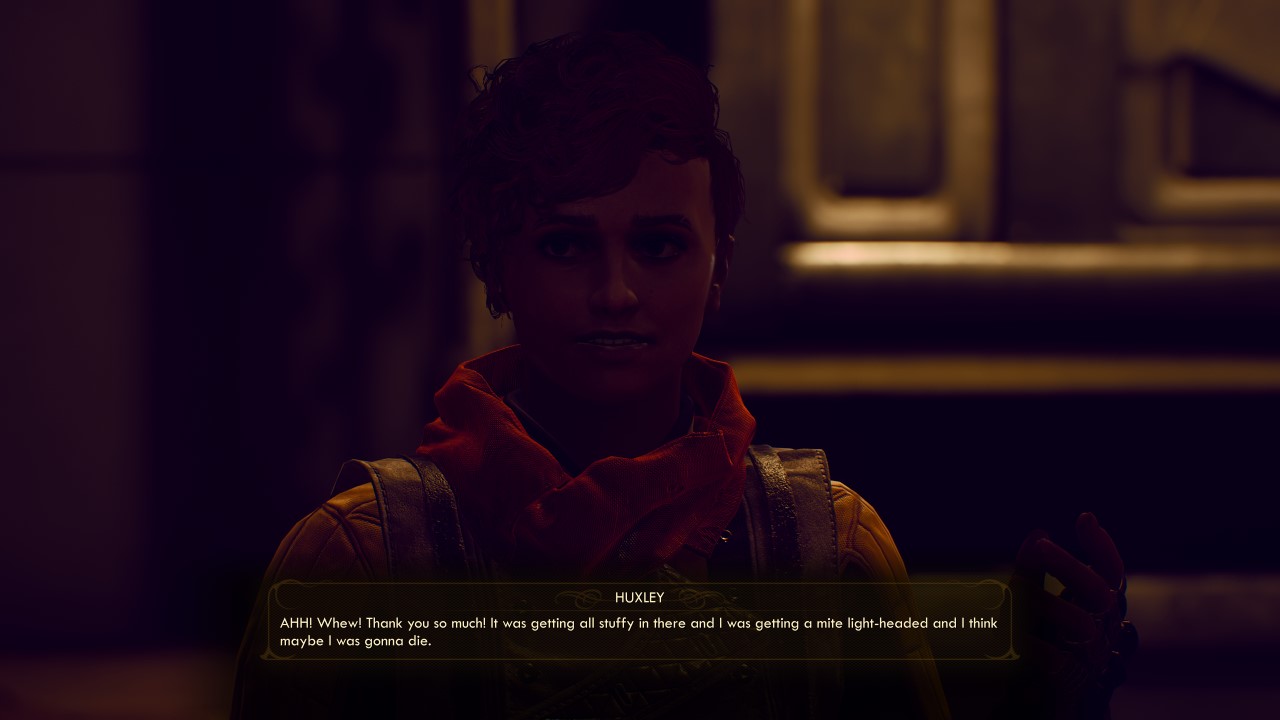Click the bottom border line of the dialogue panel
1280x720 pixels.
[640, 658]
